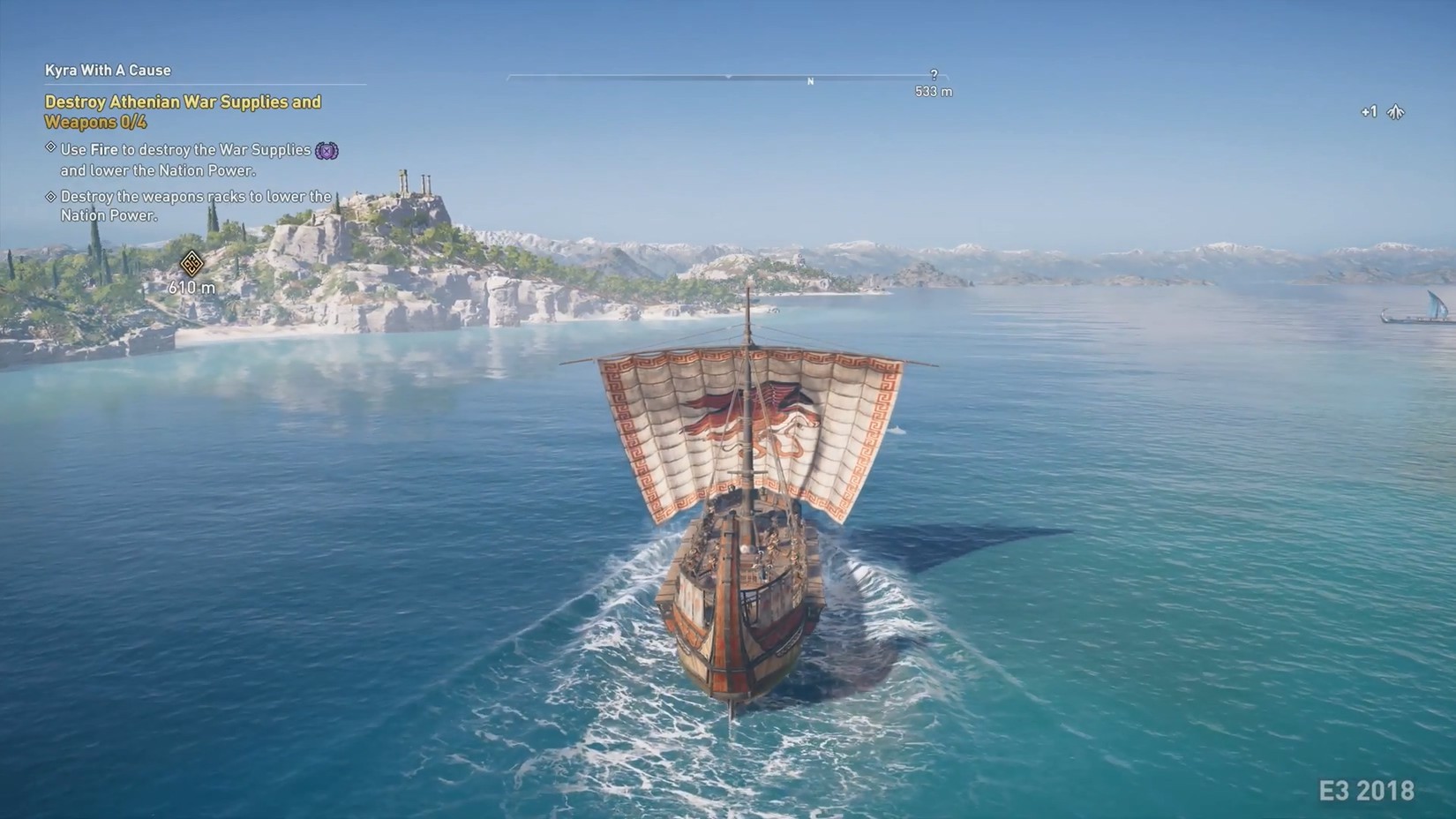Click the diamond bullet beside the weapons racks objective
Image resolution: width=1456 pixels, height=819 pixels.
pos(49,196)
